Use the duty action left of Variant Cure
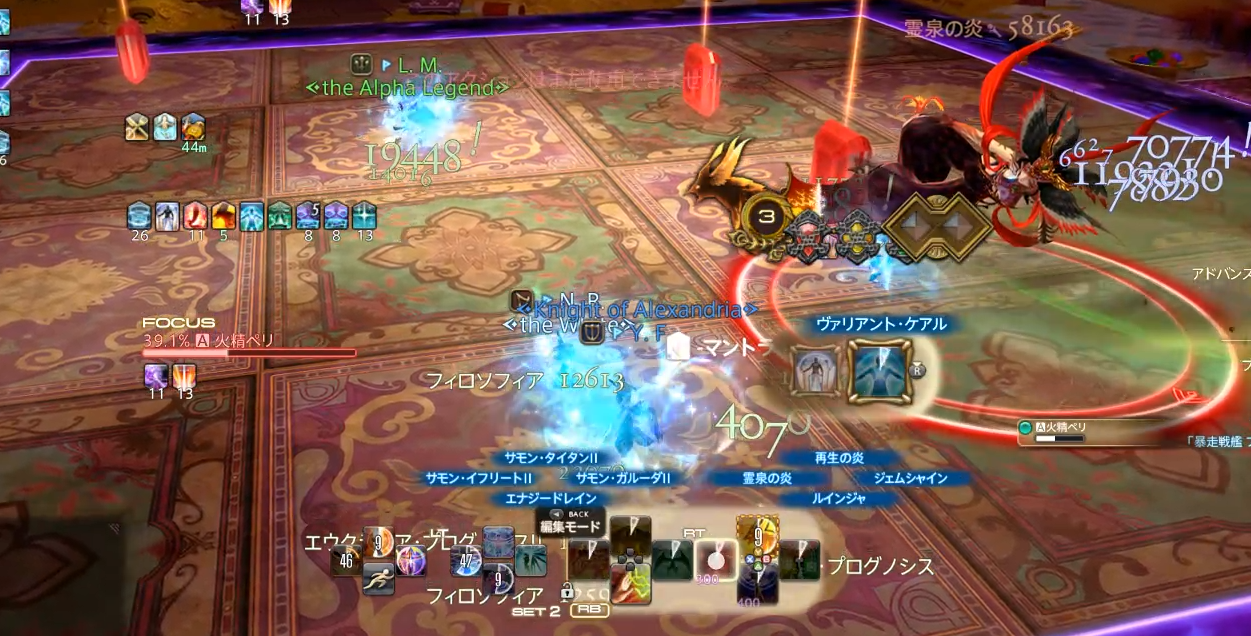This screenshot has width=1251, height=636. click(x=815, y=371)
